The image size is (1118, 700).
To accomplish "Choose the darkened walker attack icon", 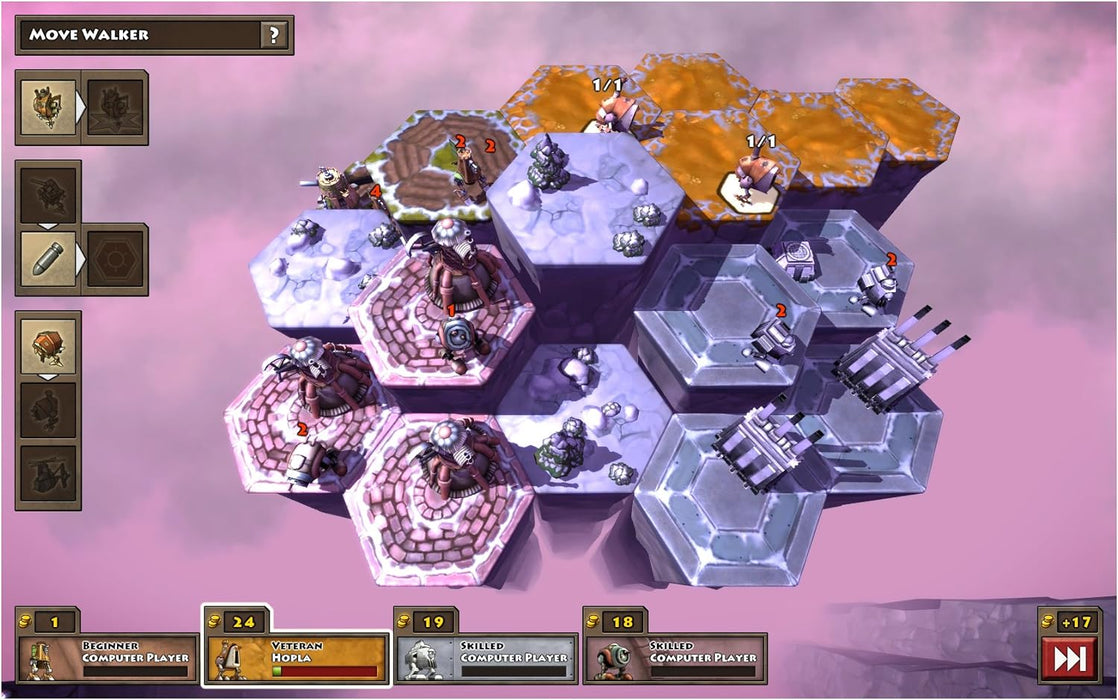I will point(116,107).
